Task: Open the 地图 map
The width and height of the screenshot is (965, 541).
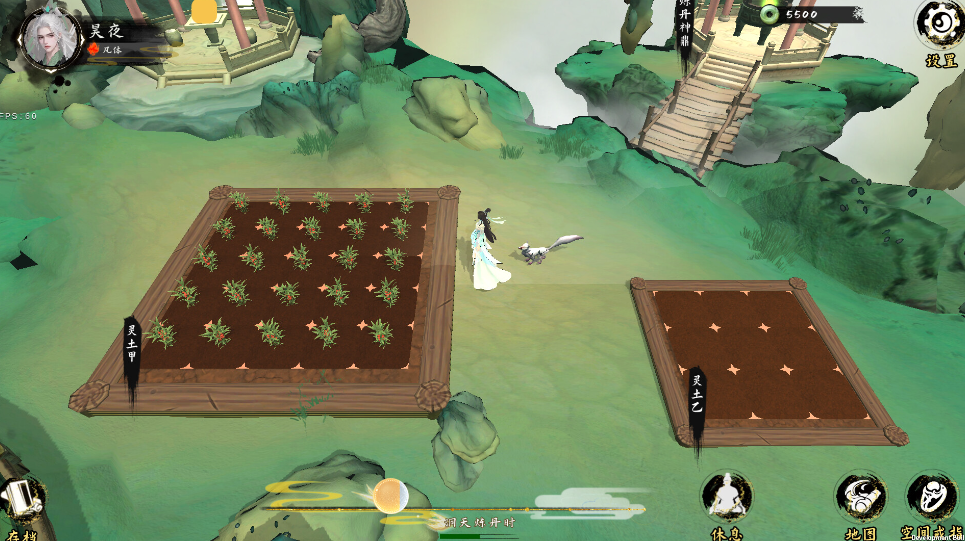Action: click(860, 497)
